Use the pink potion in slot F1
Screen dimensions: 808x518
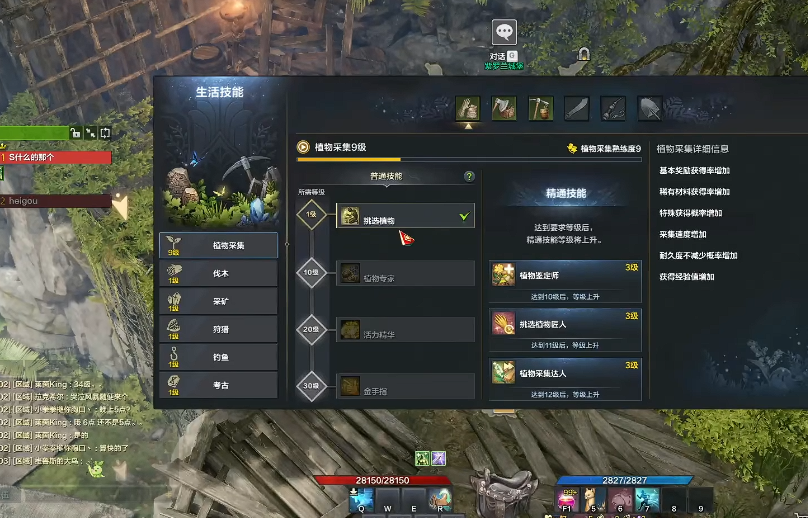[x=569, y=497]
